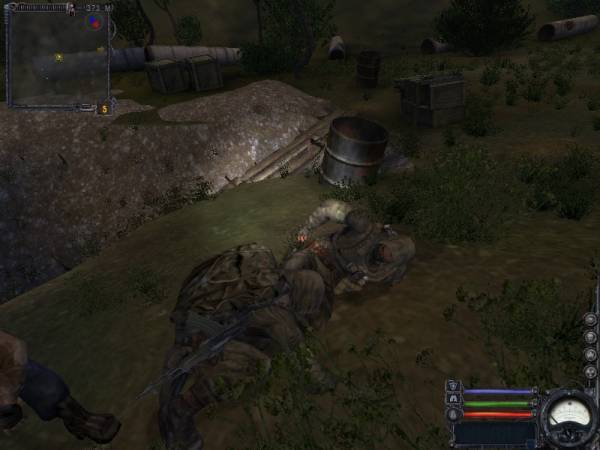The height and width of the screenshot is (450, 600).
Task: Select the armor shield icon beside the blue bar
Action: coord(454,386)
